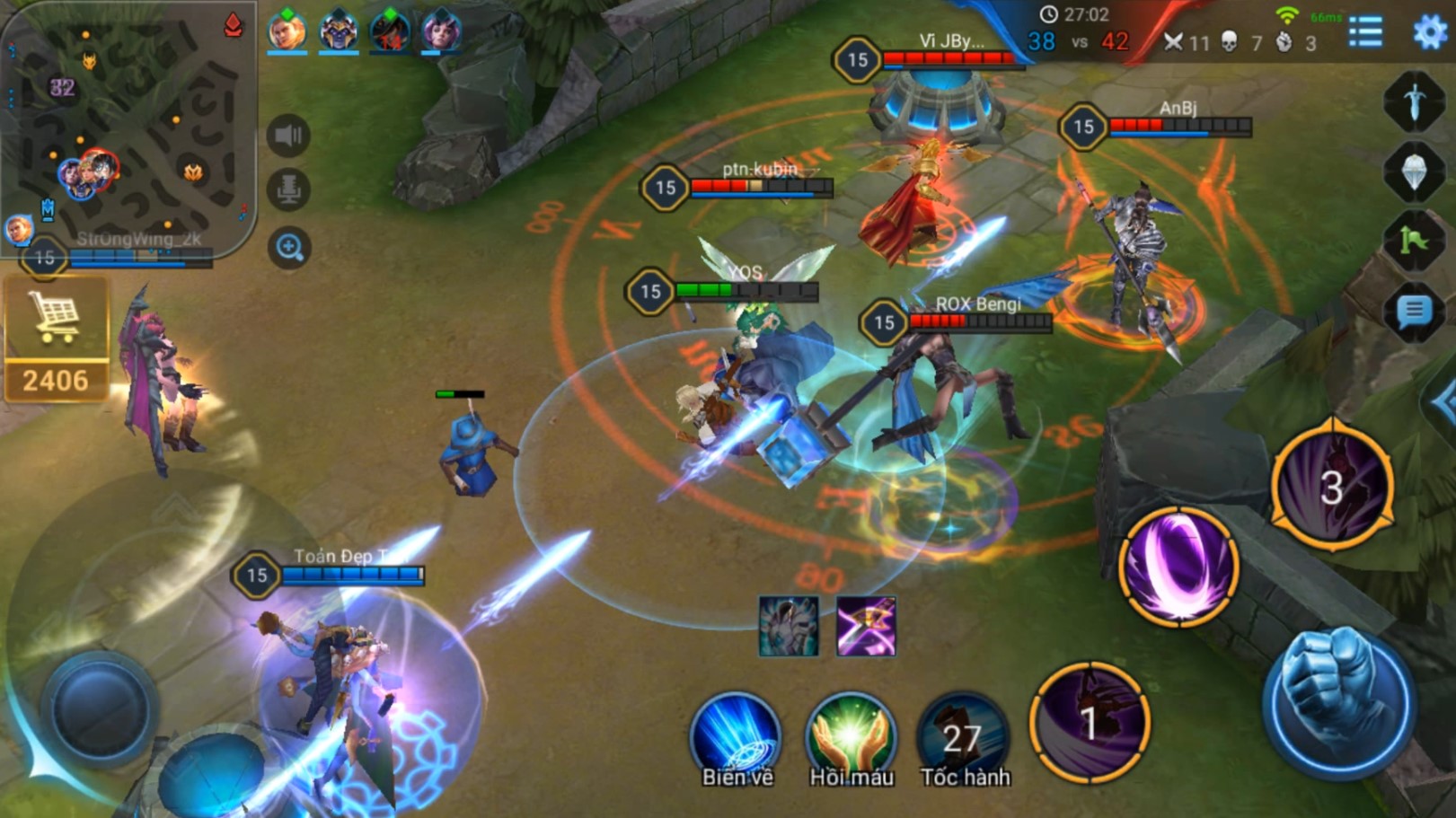Open the quick chat bubble

(x=1414, y=312)
